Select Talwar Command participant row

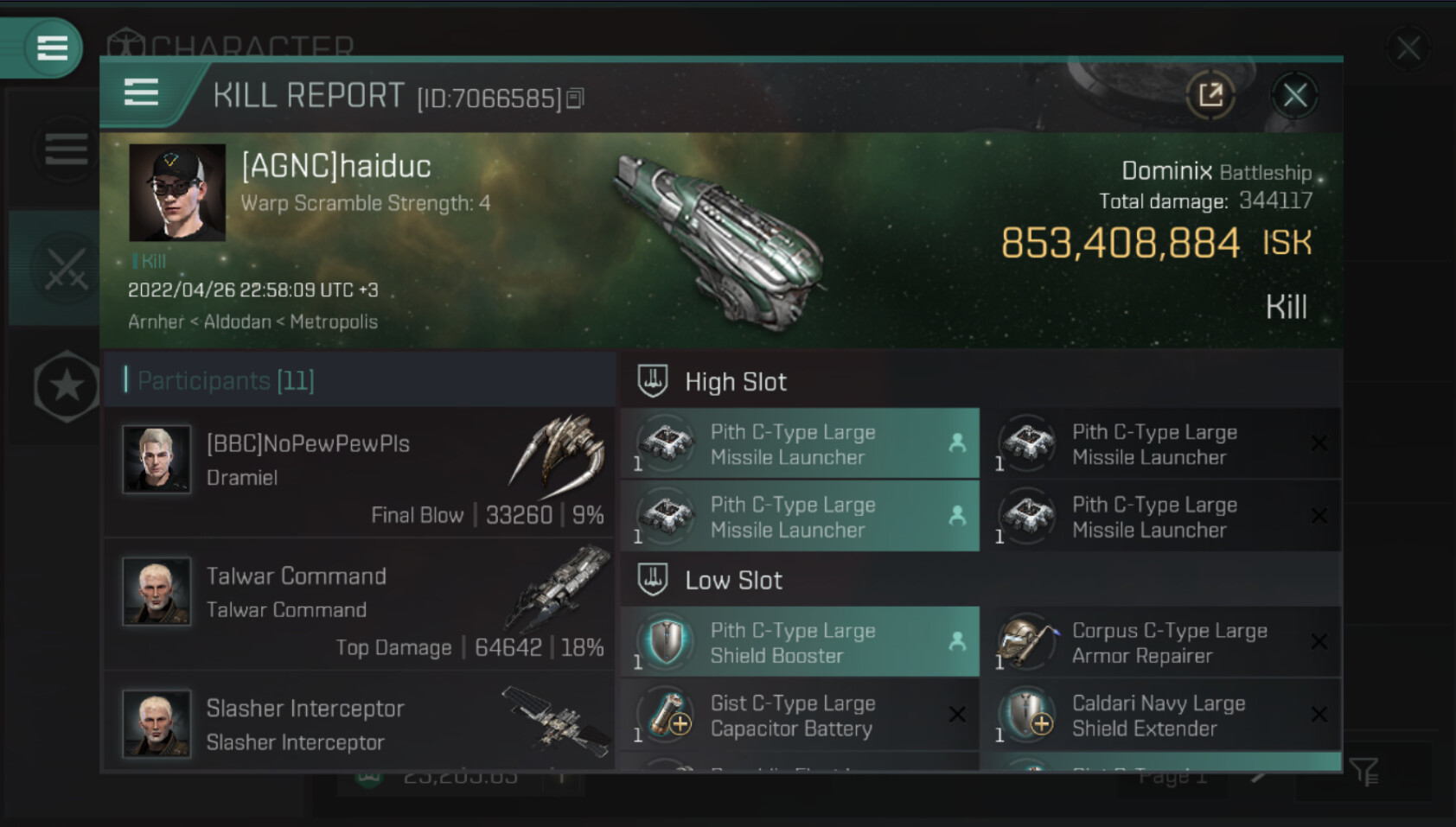coord(359,604)
